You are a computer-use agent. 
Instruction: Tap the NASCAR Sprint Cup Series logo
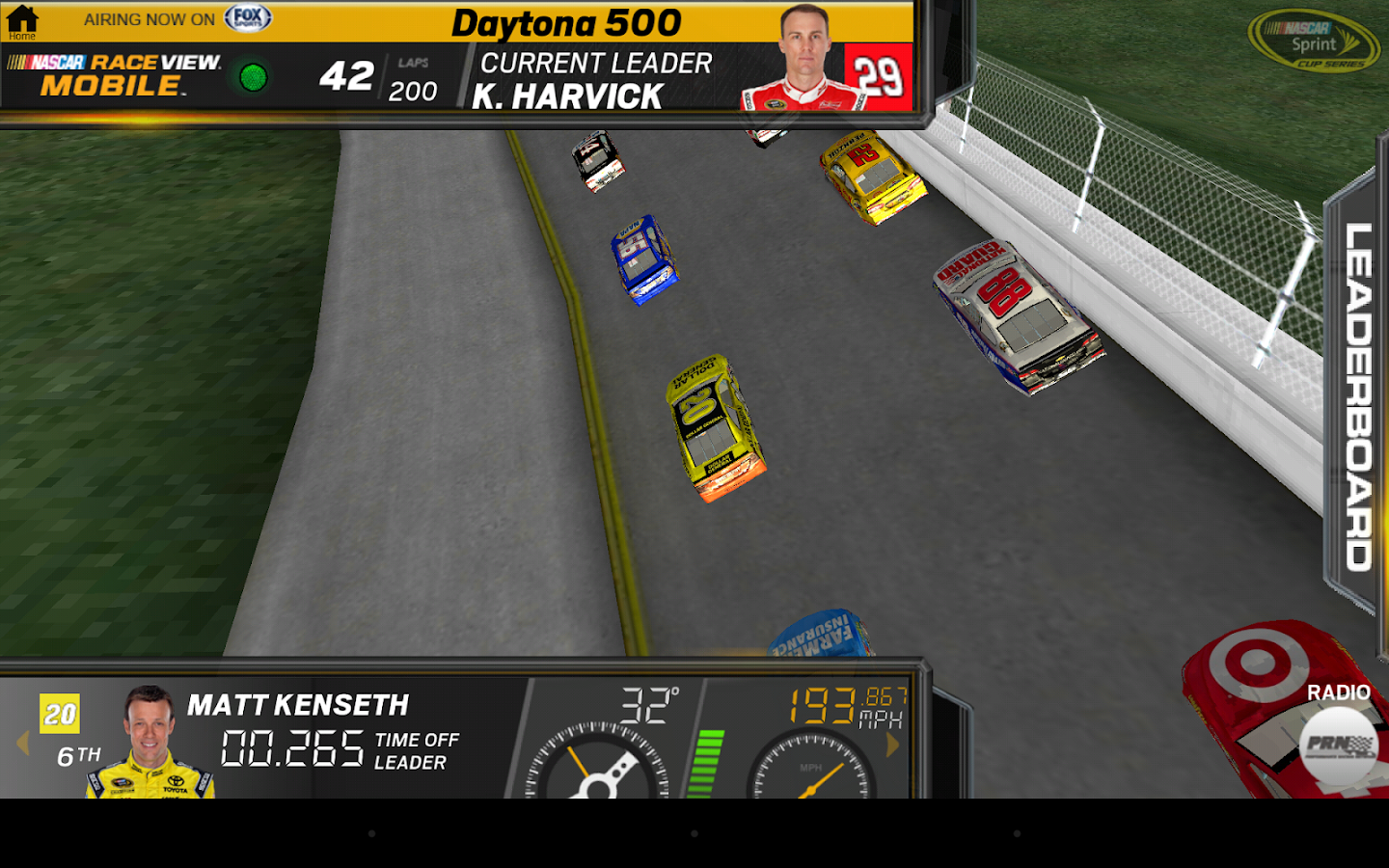(x=1314, y=41)
